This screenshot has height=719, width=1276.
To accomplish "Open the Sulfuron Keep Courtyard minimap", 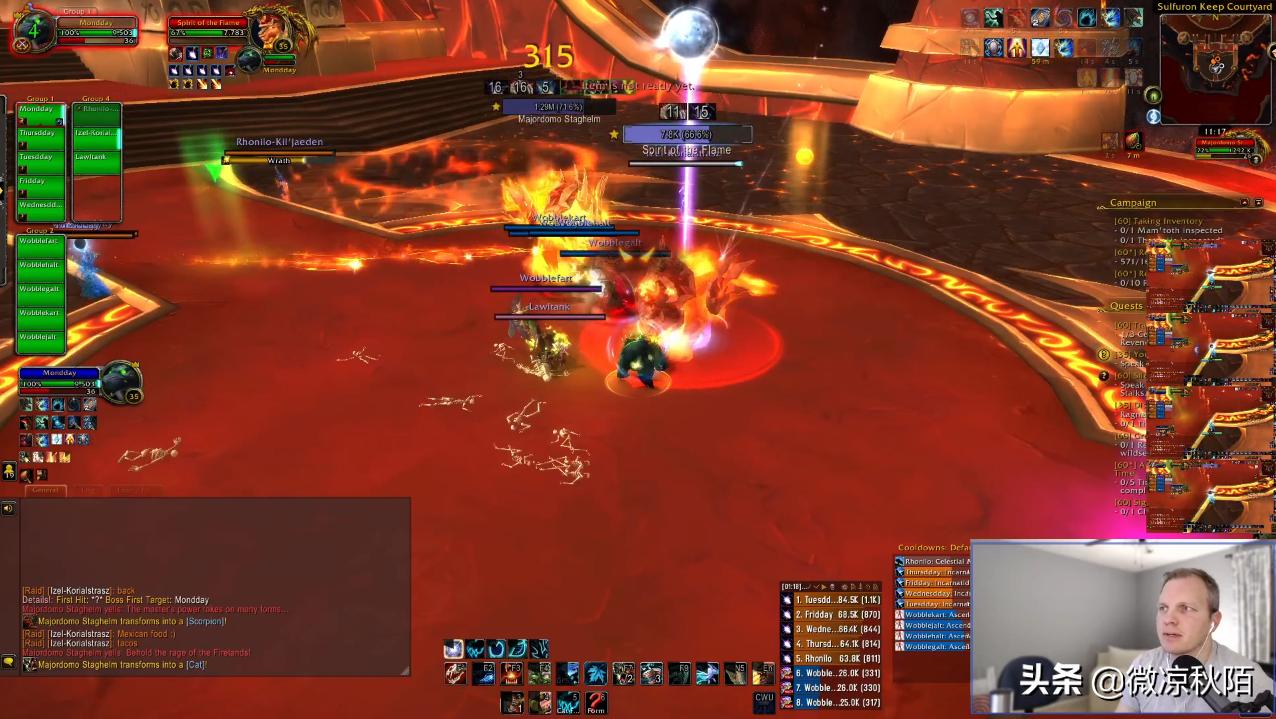I will [1216, 67].
